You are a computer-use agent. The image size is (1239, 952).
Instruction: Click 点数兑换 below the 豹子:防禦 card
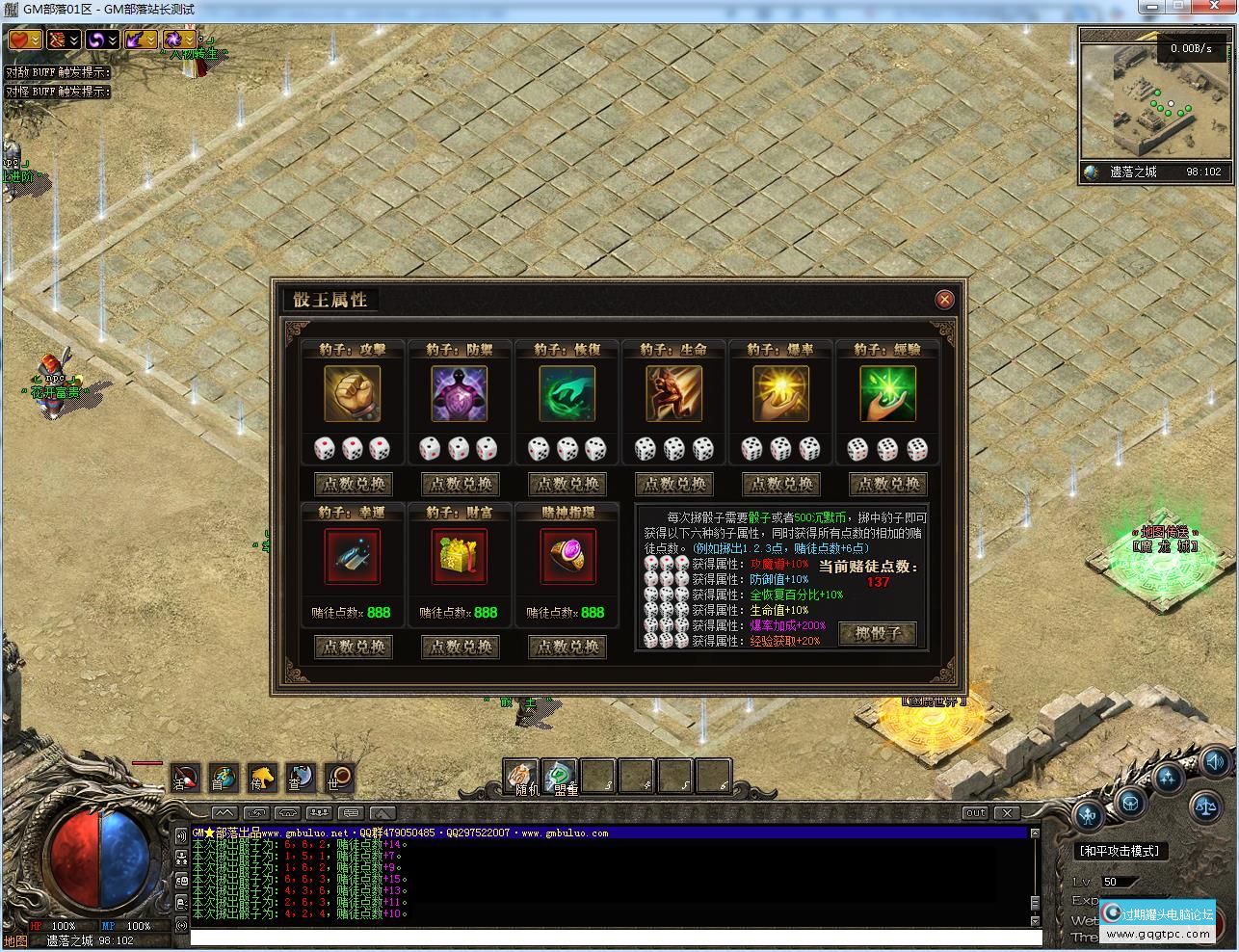pos(460,484)
